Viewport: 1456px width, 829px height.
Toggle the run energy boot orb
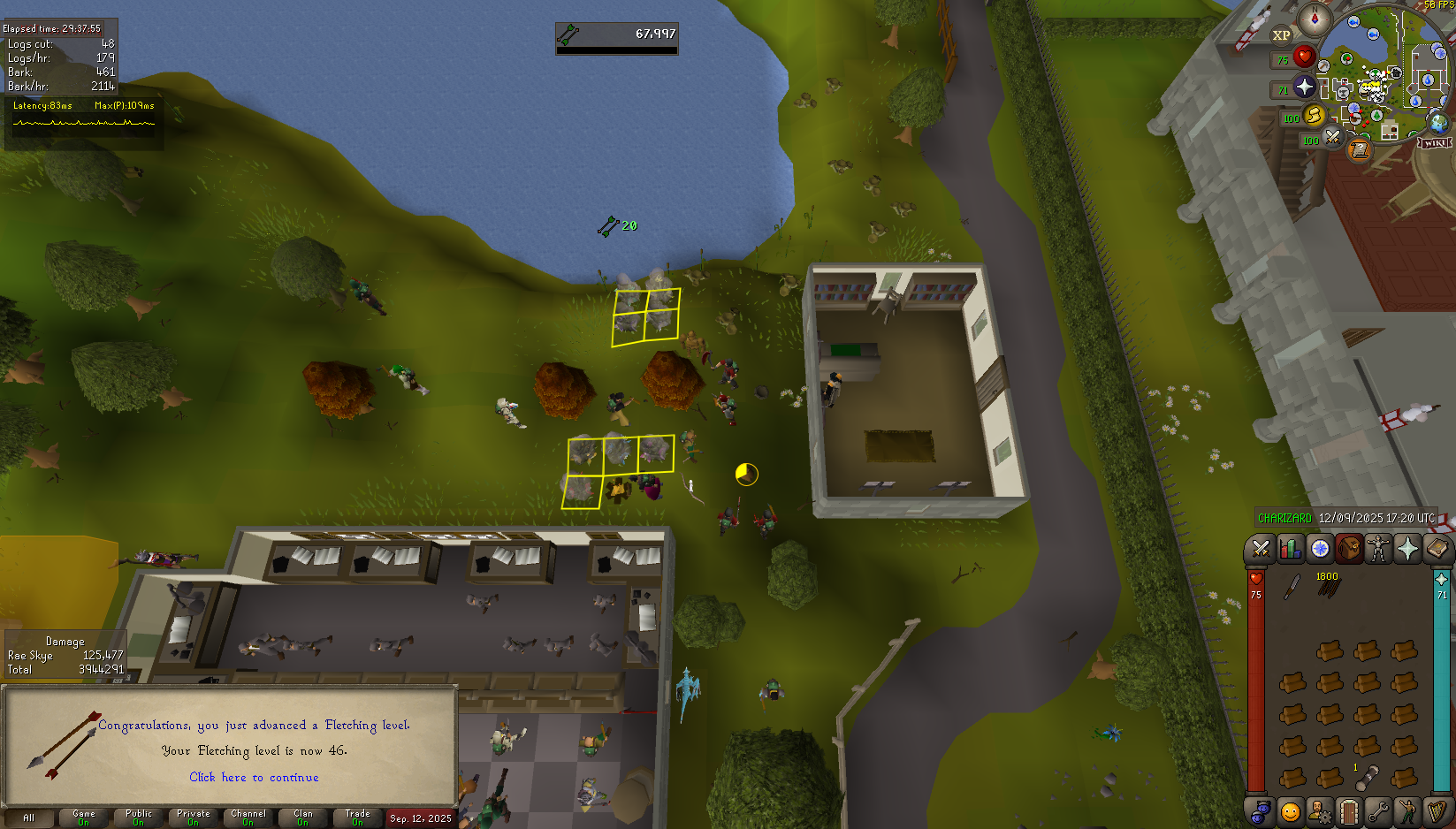[1315, 115]
